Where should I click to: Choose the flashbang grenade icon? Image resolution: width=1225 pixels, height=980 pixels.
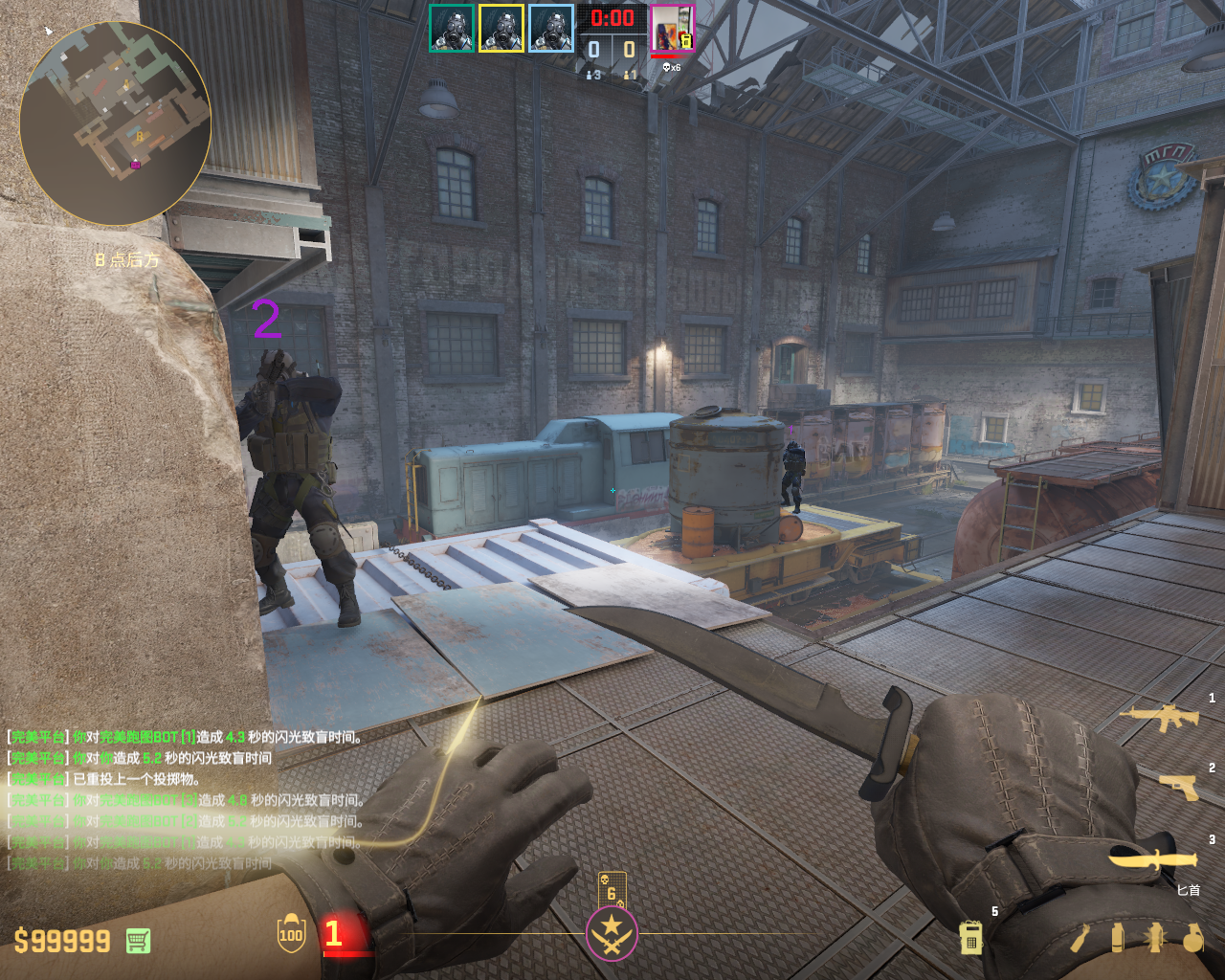pyautogui.click(x=1155, y=938)
